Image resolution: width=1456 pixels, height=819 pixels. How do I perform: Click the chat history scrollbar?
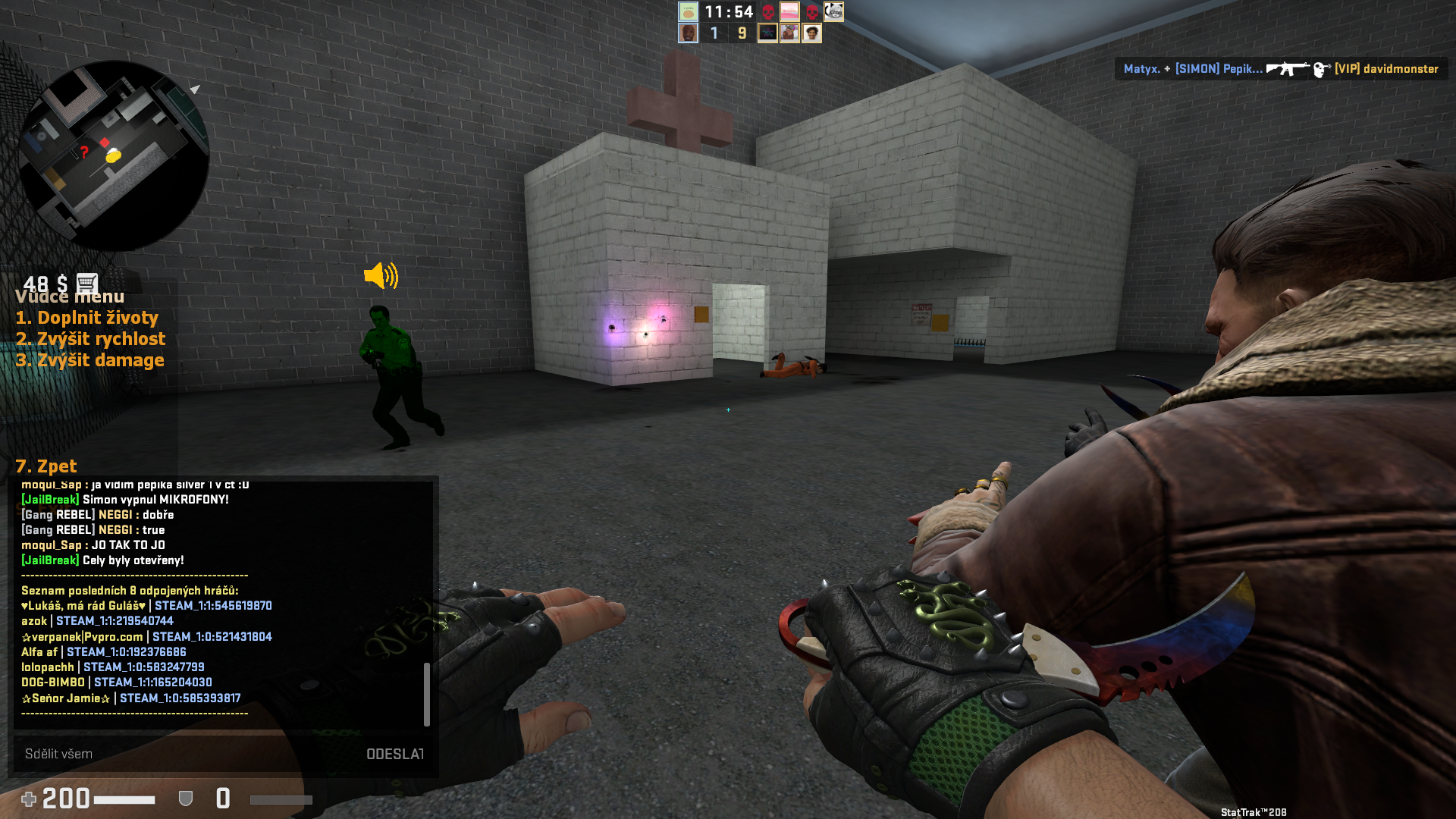click(427, 694)
